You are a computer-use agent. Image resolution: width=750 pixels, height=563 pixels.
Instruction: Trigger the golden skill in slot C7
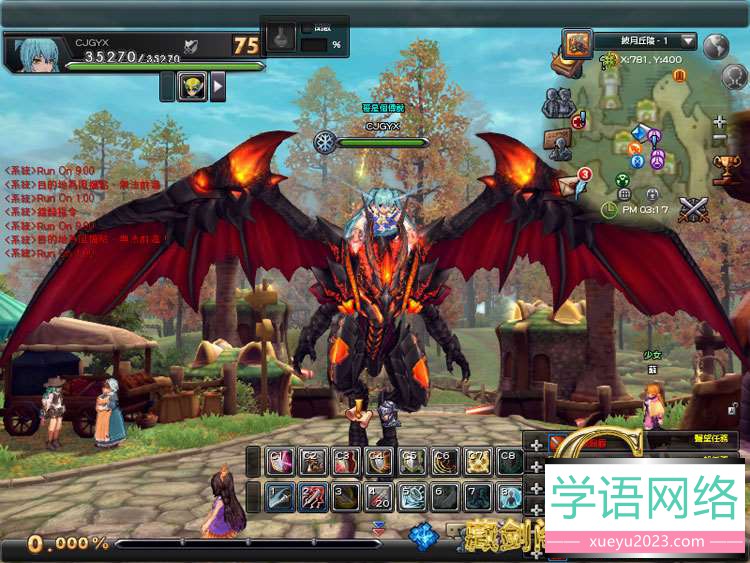pyautogui.click(x=478, y=461)
